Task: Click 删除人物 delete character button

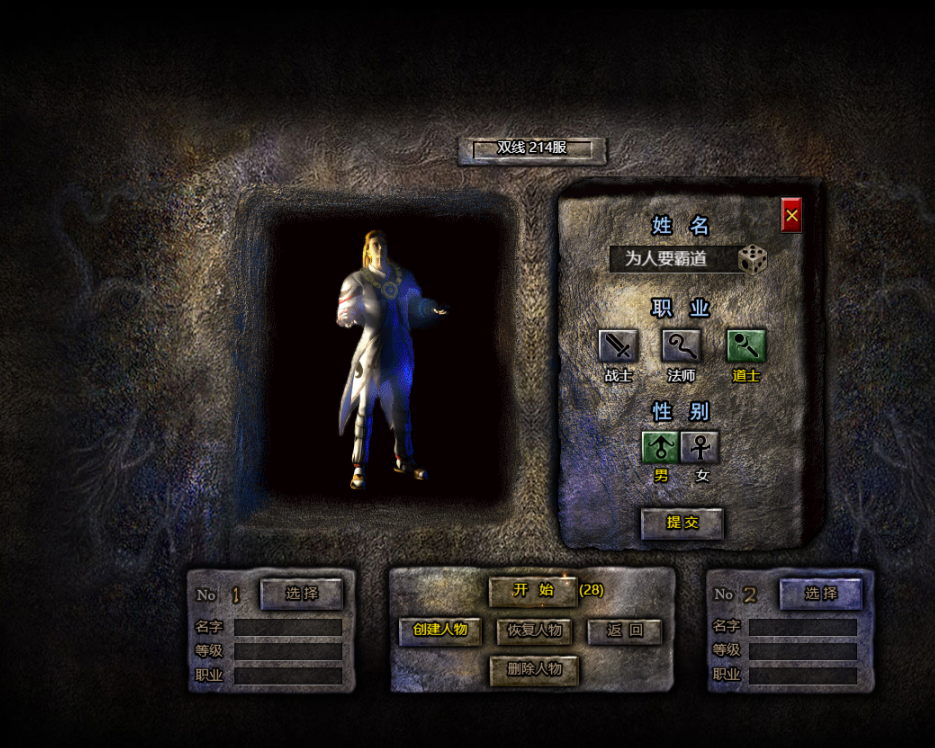Action: click(x=534, y=670)
